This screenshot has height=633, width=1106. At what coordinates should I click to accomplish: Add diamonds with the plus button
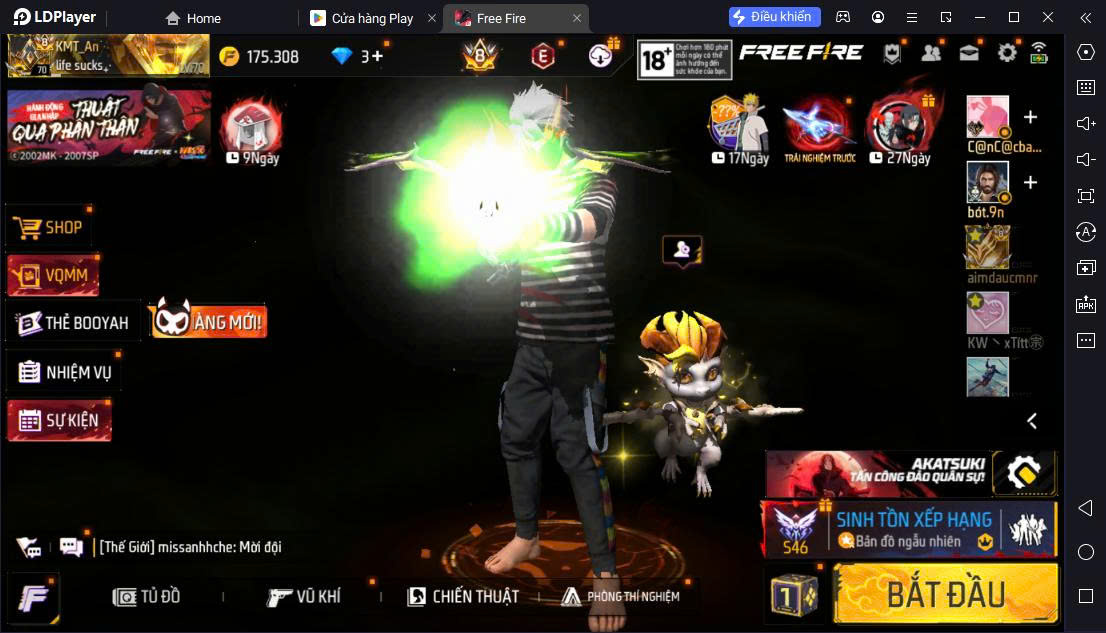(x=377, y=56)
